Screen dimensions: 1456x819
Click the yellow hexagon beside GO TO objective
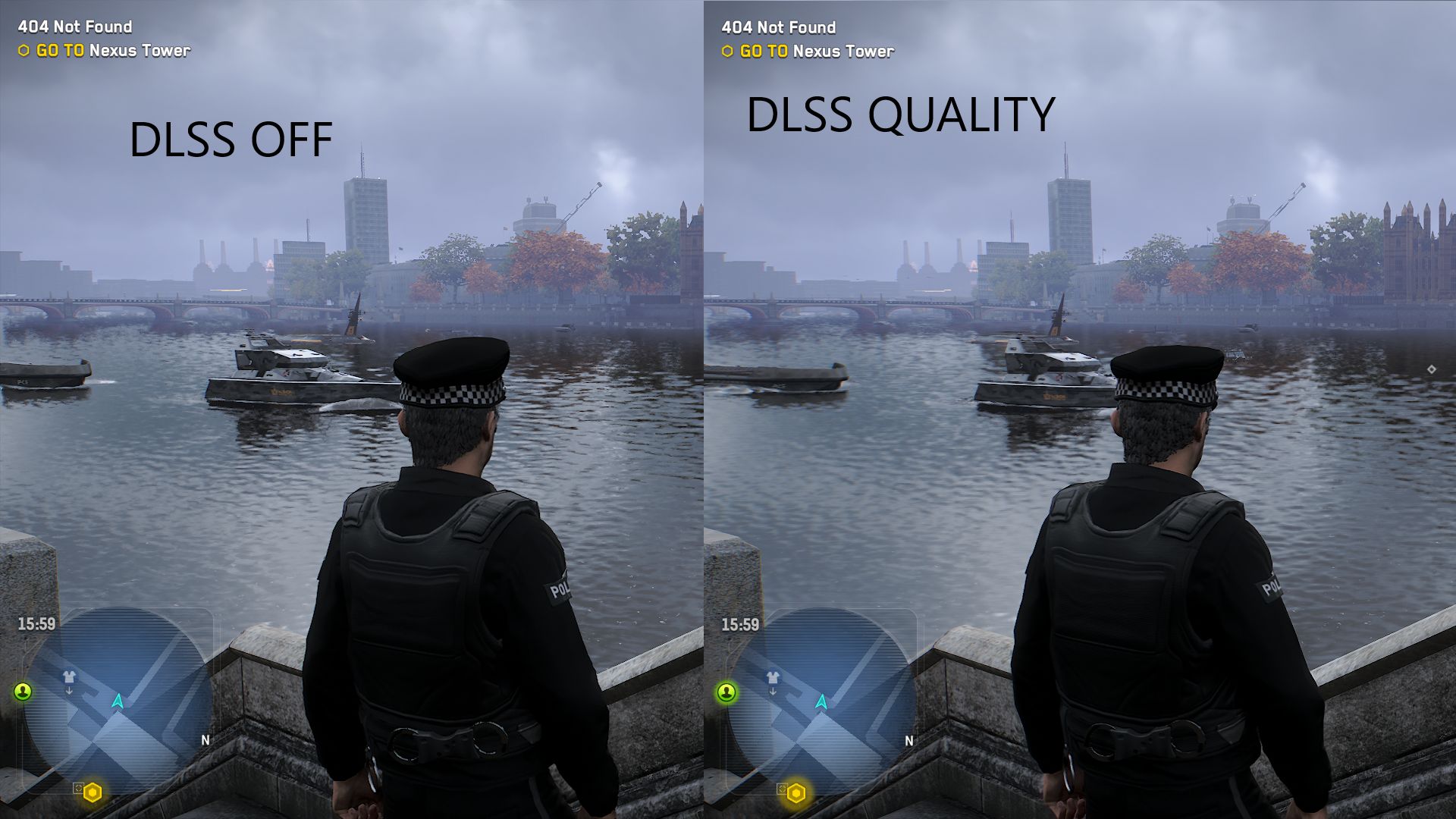tap(22, 52)
